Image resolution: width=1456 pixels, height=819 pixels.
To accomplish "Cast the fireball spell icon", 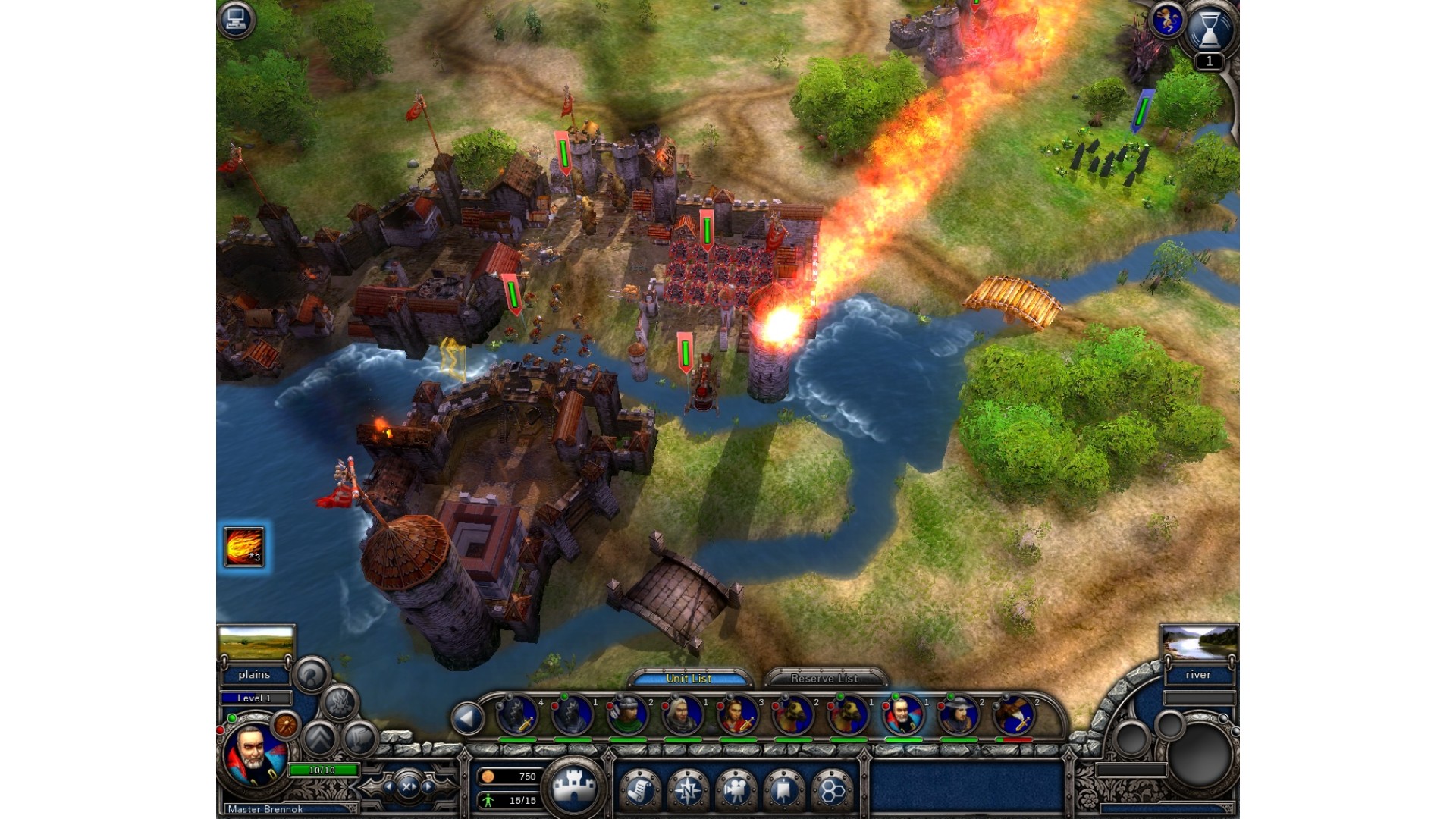I will (x=243, y=546).
